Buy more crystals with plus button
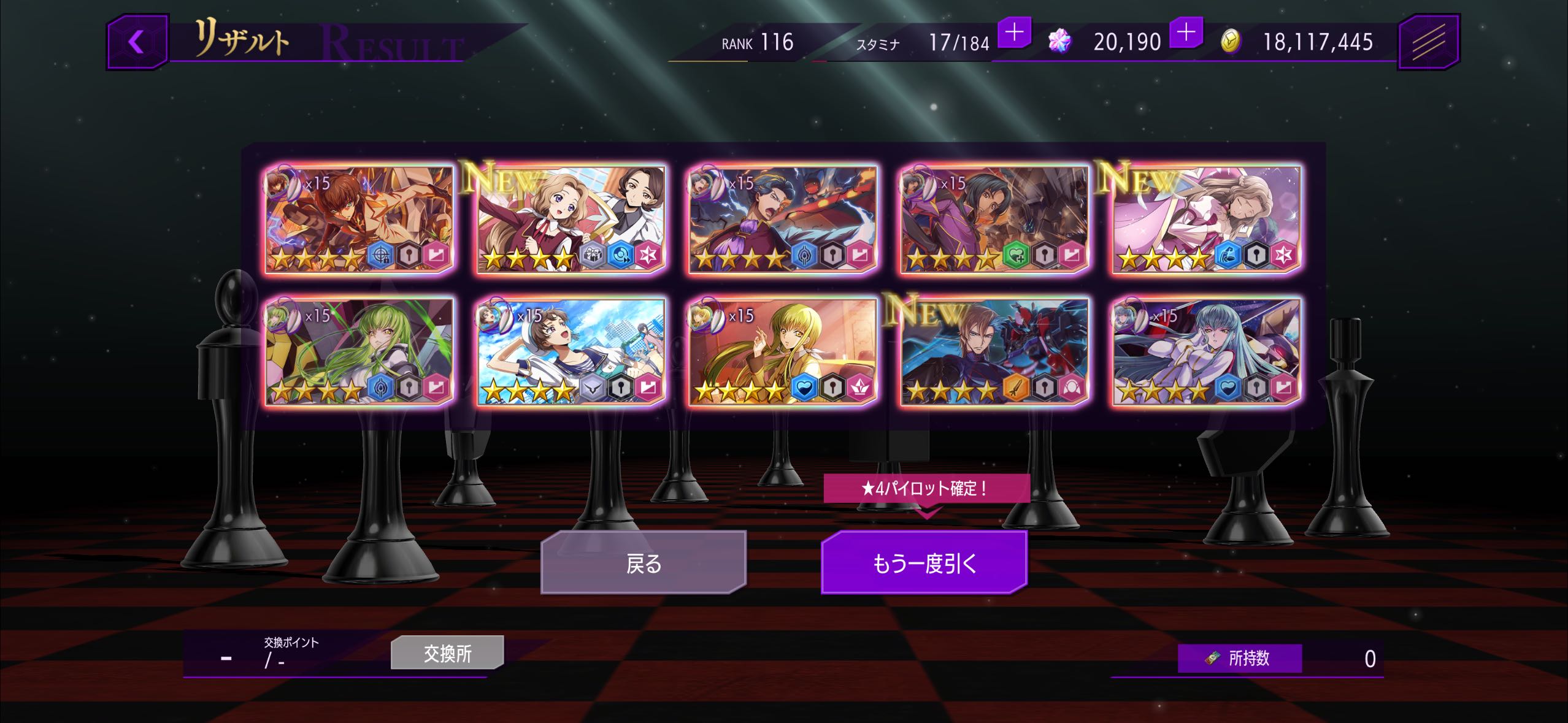Image resolution: width=1568 pixels, height=723 pixels. click(1186, 32)
